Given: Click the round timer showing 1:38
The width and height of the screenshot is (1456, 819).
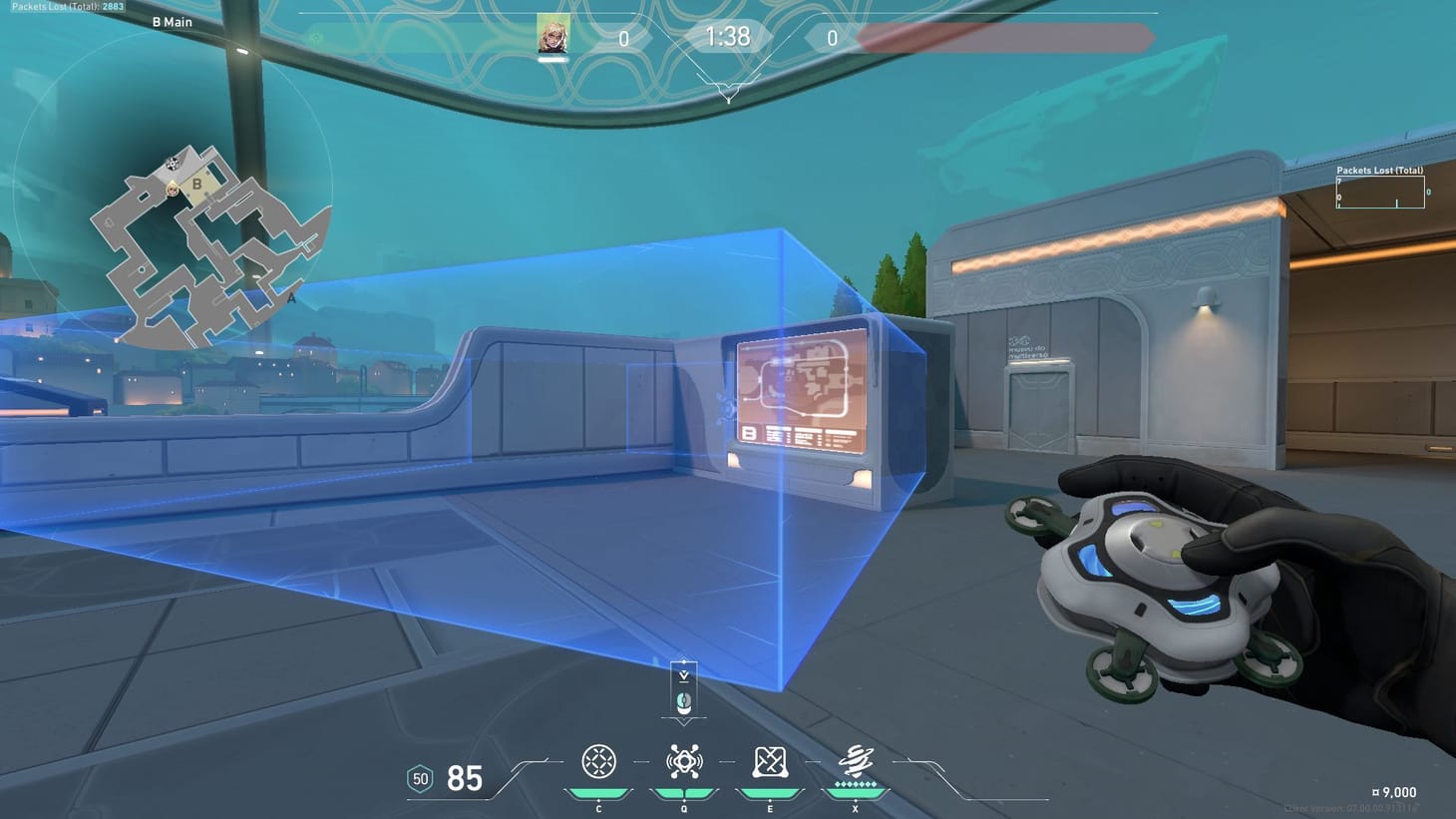Looking at the screenshot, I should coord(727,37).
